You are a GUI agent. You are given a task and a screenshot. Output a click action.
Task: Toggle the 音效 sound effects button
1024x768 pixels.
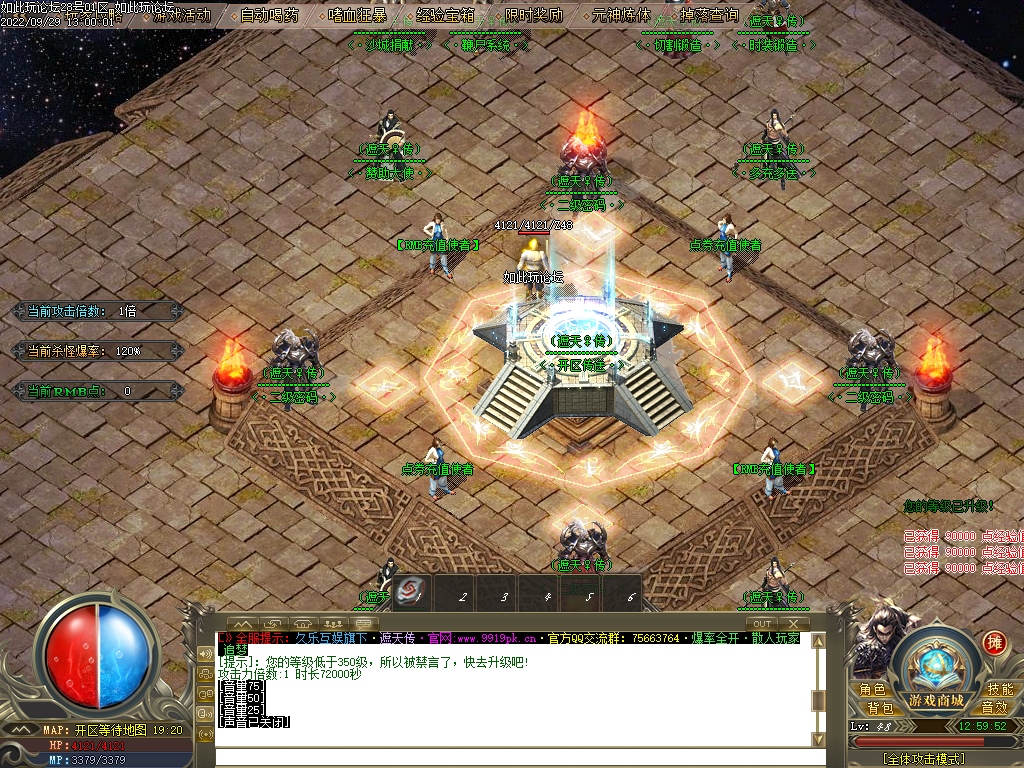(994, 707)
